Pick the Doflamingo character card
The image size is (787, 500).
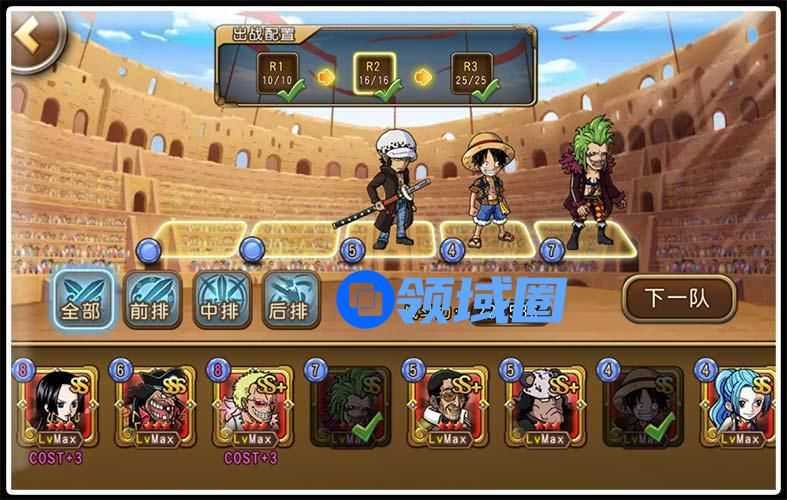250,407
